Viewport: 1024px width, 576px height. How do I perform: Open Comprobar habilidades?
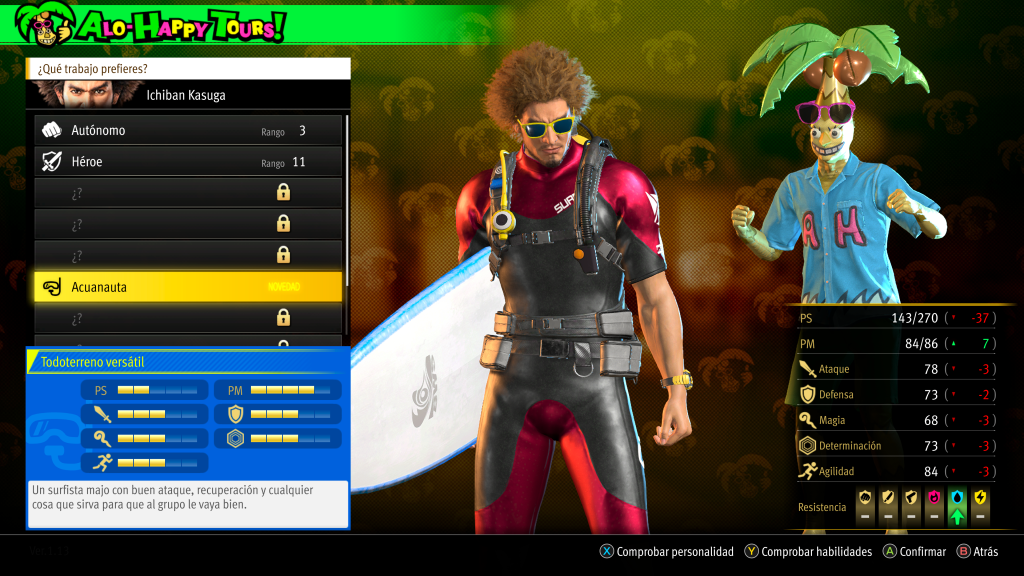click(x=808, y=551)
